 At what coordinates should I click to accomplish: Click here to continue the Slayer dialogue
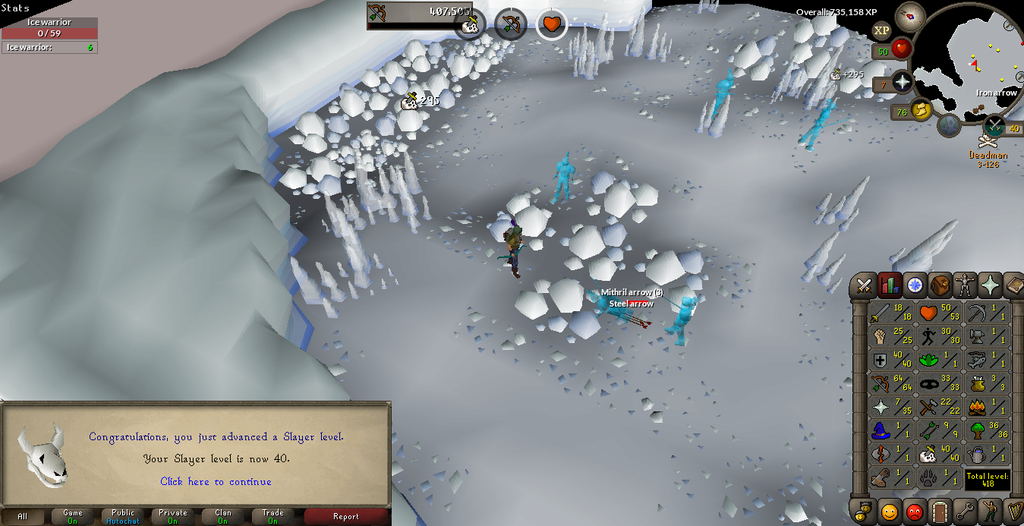215,482
